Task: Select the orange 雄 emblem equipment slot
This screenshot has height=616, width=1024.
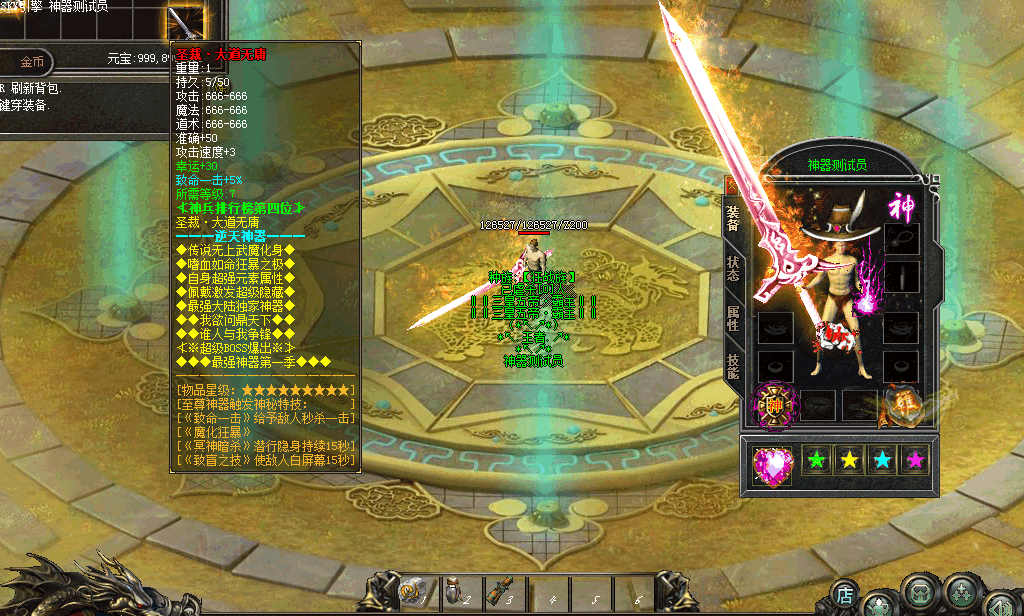Action: 903,404
